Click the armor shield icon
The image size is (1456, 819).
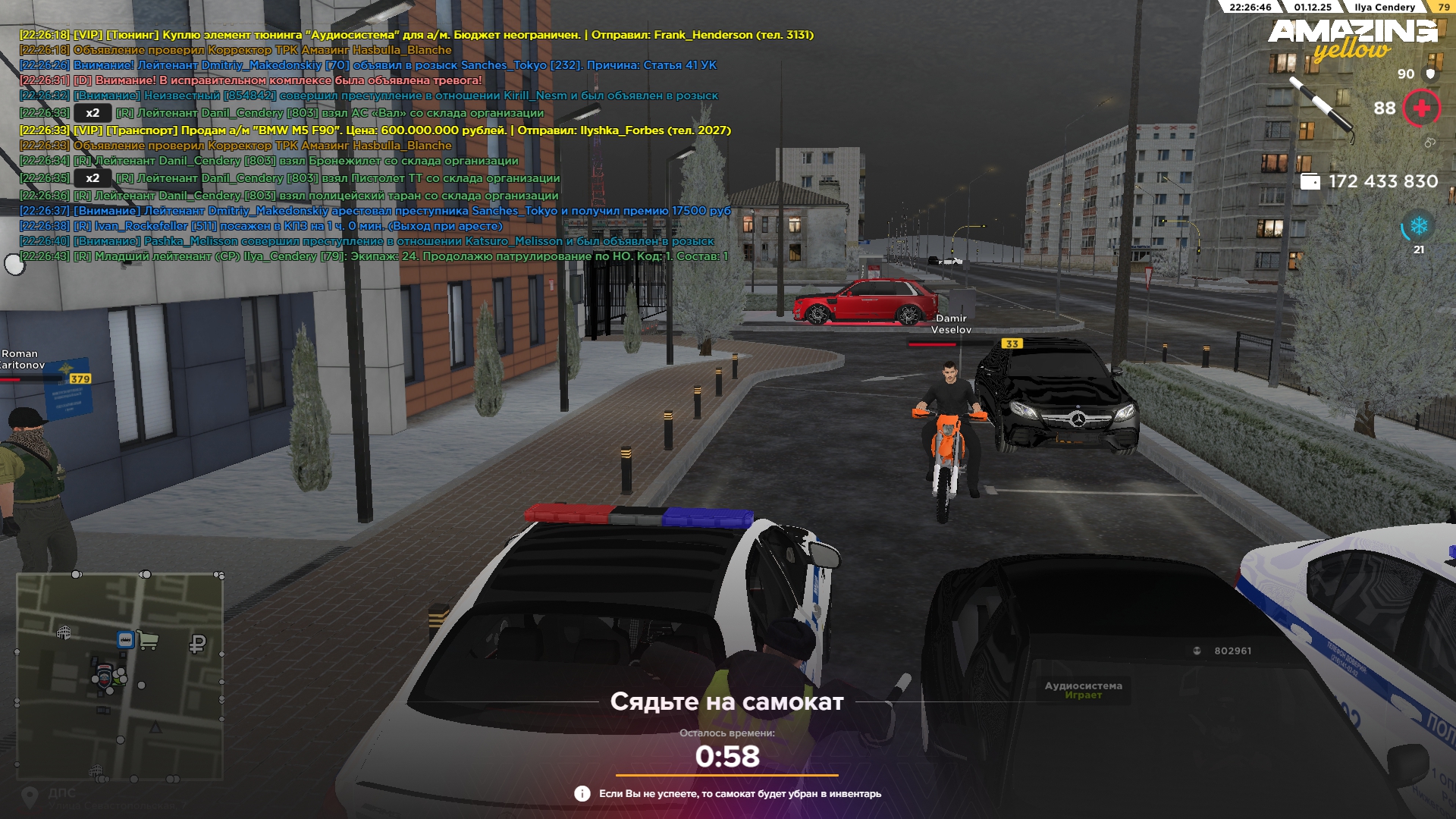pyautogui.click(x=1430, y=74)
